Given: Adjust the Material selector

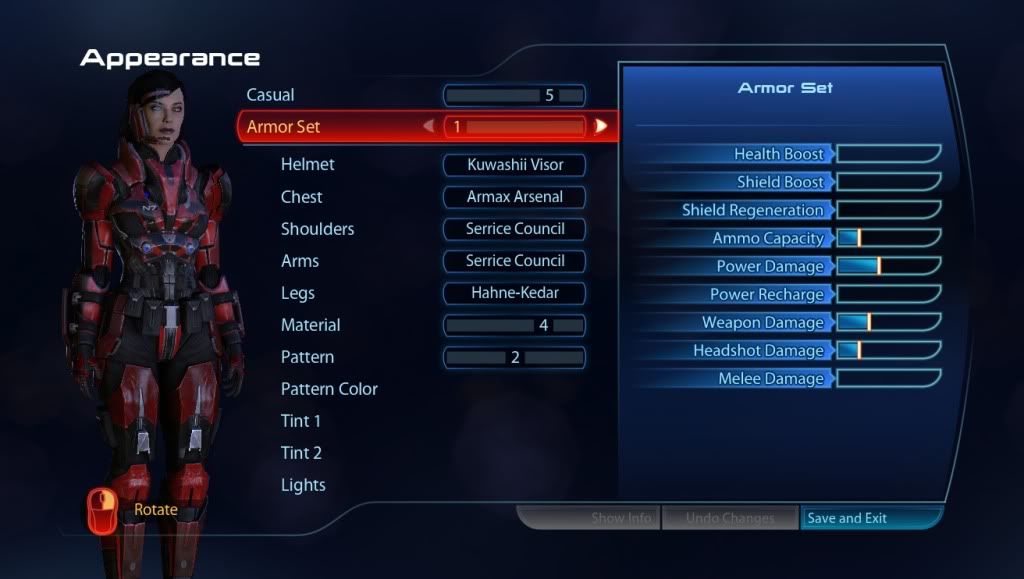Looking at the screenshot, I should click(514, 325).
